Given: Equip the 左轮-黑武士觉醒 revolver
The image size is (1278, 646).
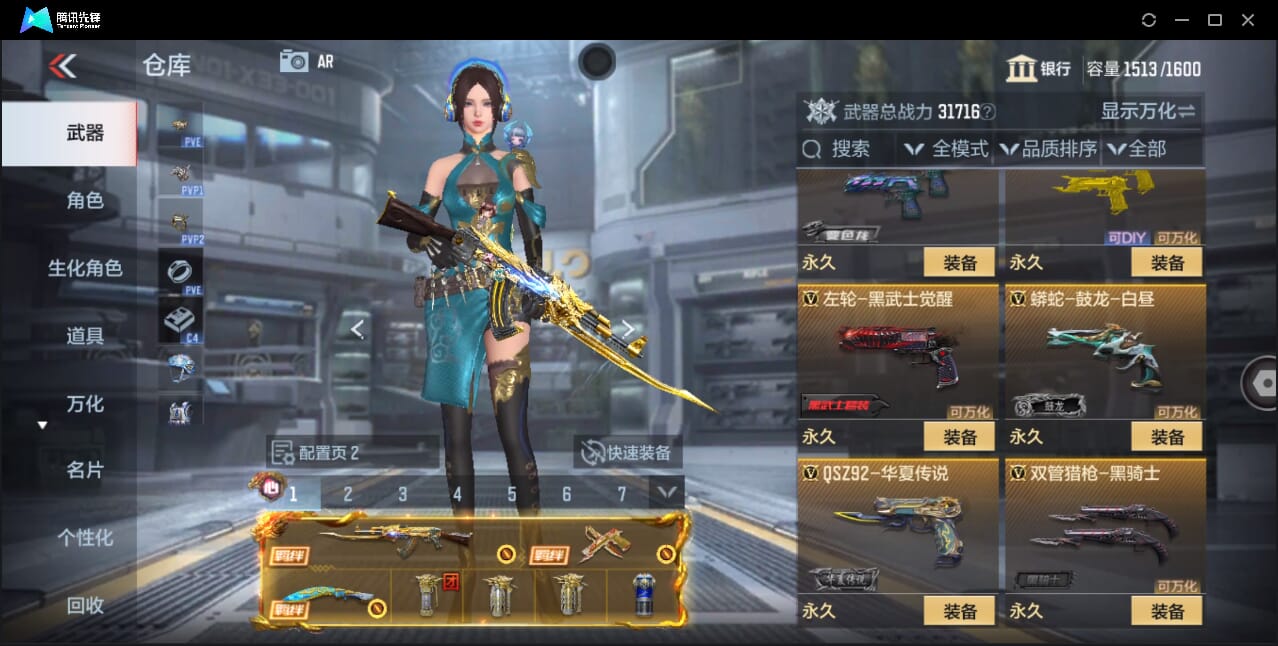Looking at the screenshot, I should 959,437.
